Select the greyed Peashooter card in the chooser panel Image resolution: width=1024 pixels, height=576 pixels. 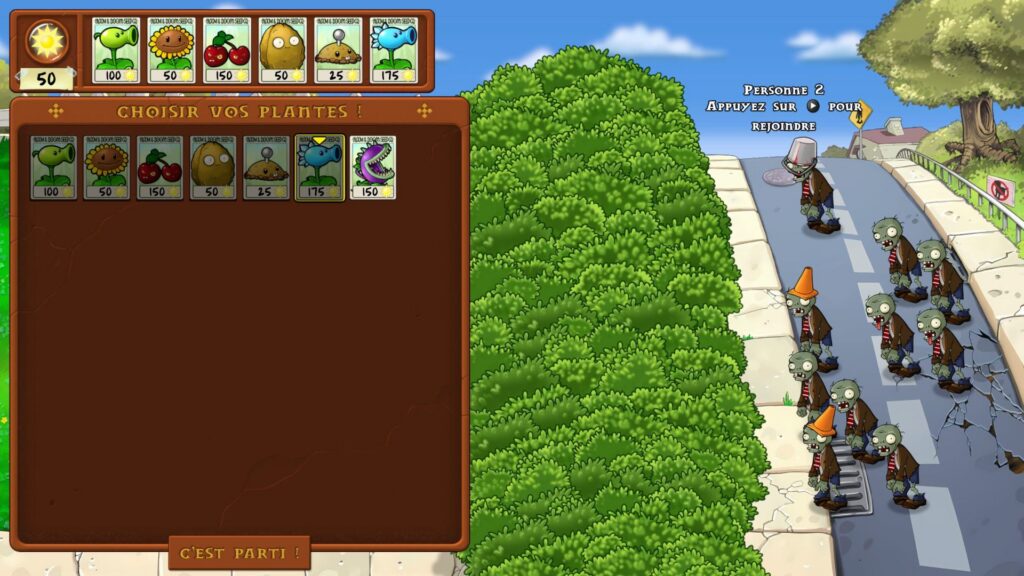(x=53, y=168)
